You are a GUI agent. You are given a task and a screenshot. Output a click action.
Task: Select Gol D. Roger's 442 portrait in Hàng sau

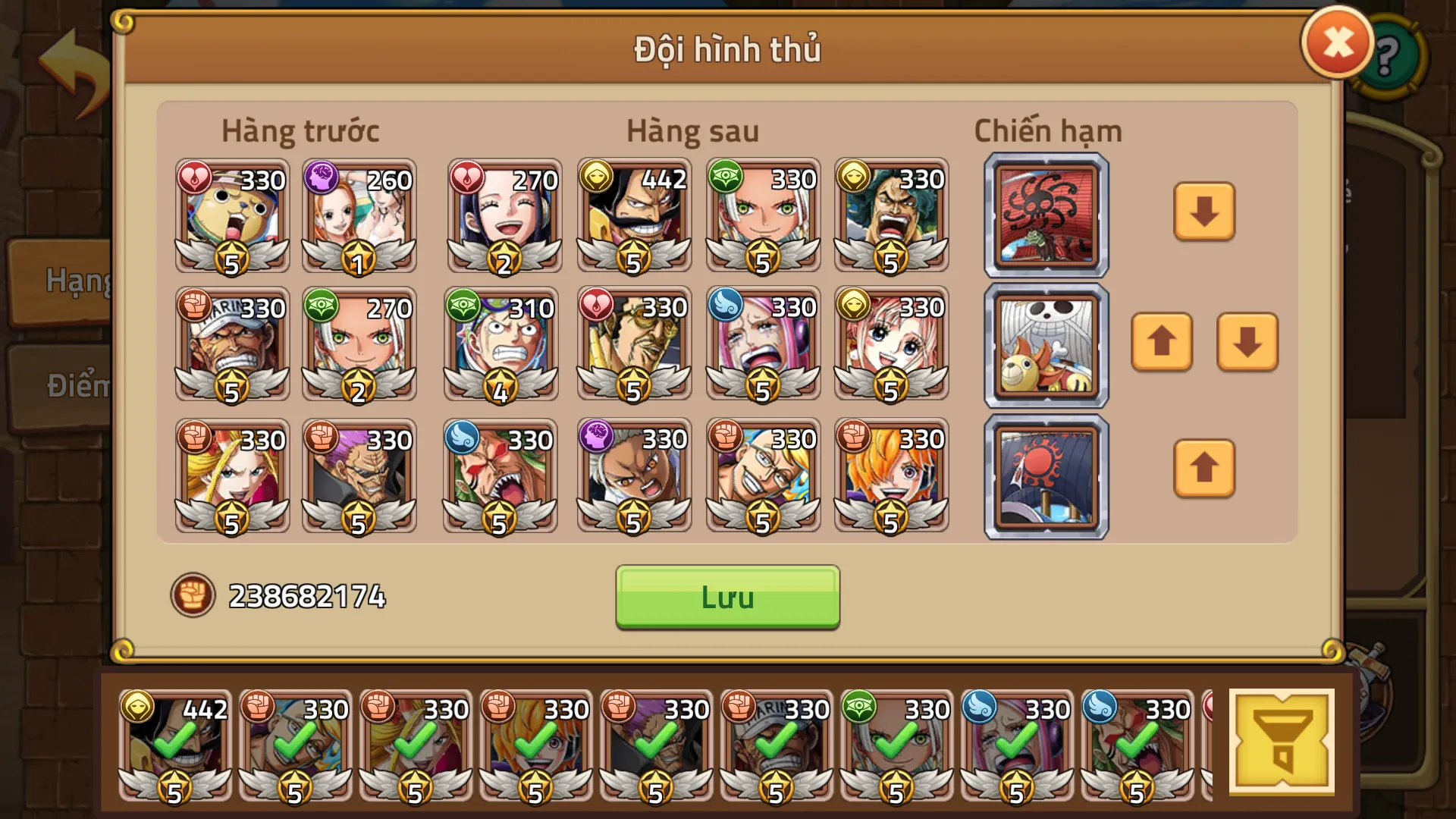coord(634,218)
